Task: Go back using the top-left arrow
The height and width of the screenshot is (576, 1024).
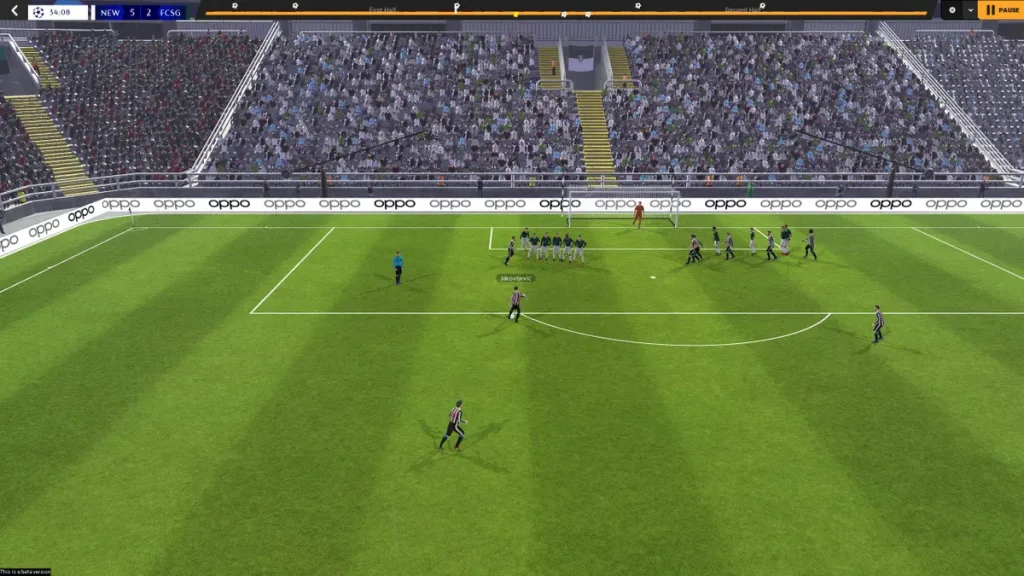Action: click(x=14, y=11)
